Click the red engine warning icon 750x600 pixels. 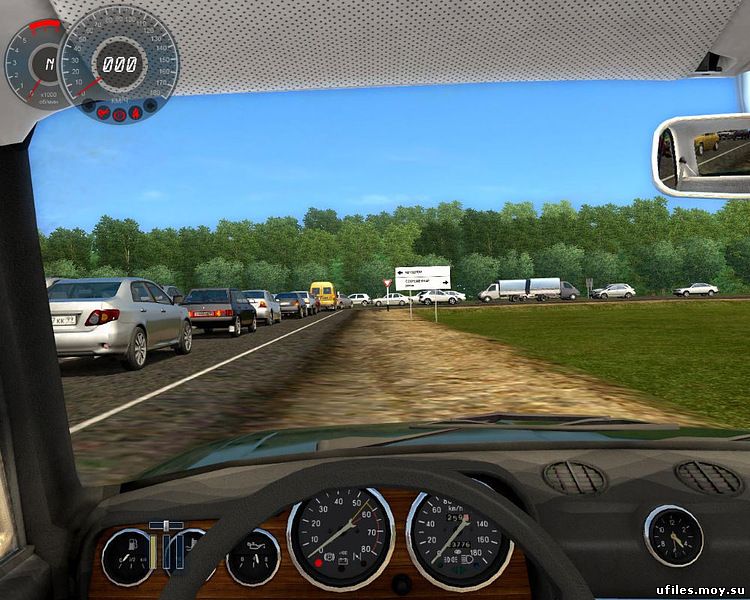103,113
